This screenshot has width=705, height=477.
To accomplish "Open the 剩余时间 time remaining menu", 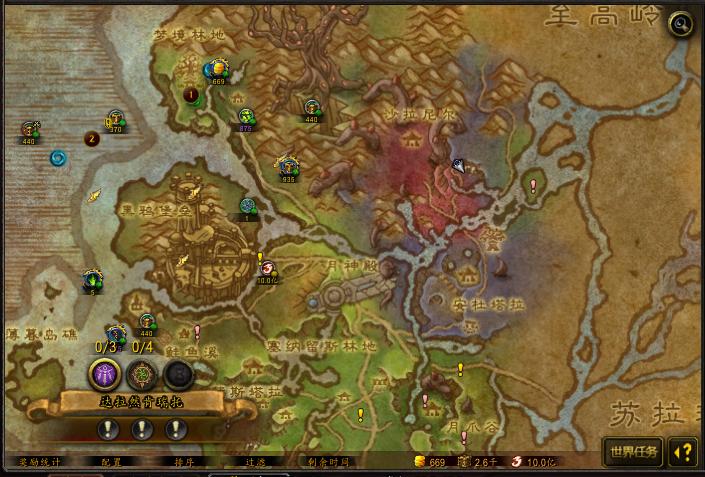I will tap(328, 462).
